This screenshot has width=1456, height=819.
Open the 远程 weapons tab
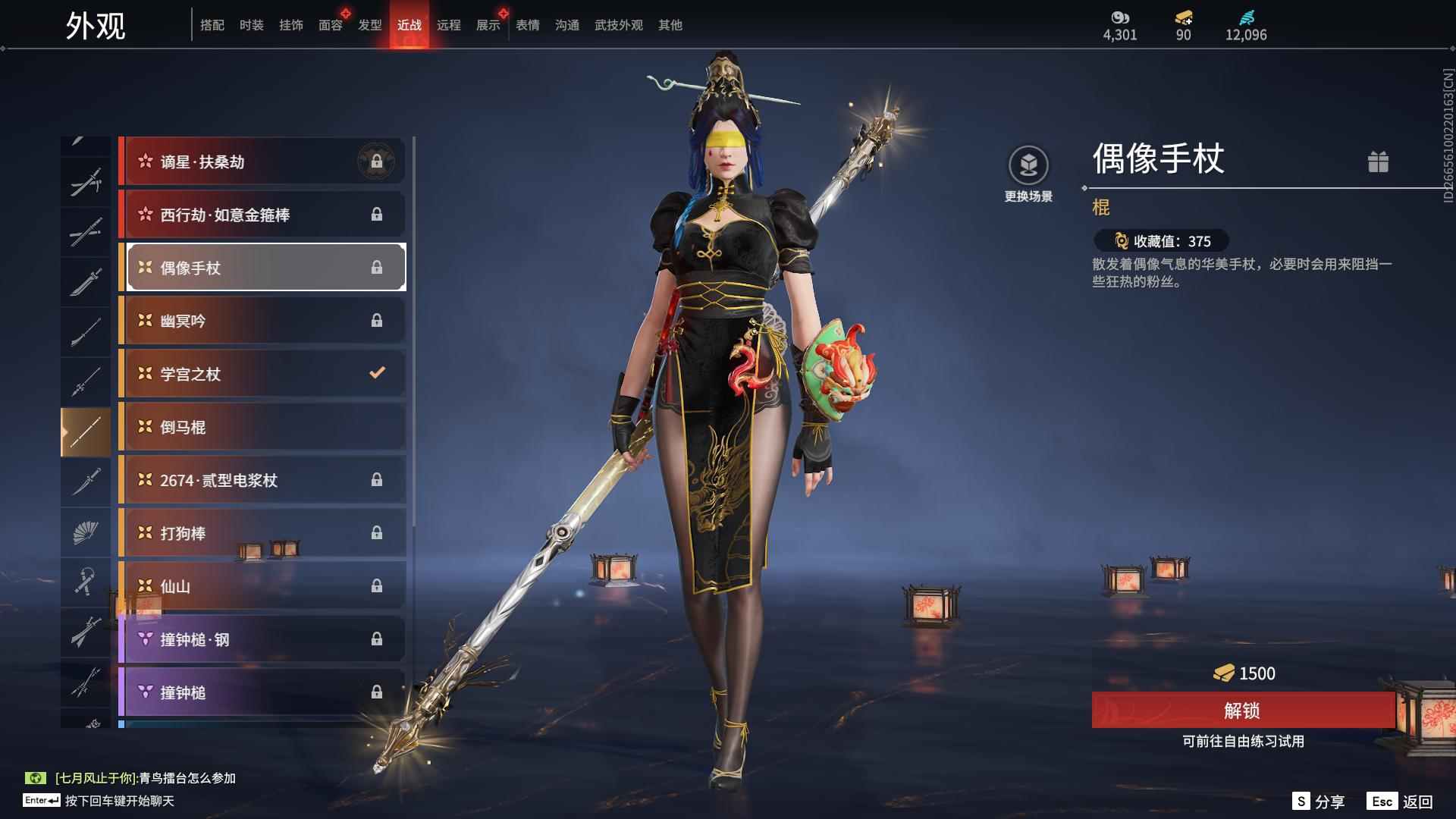coord(449,24)
